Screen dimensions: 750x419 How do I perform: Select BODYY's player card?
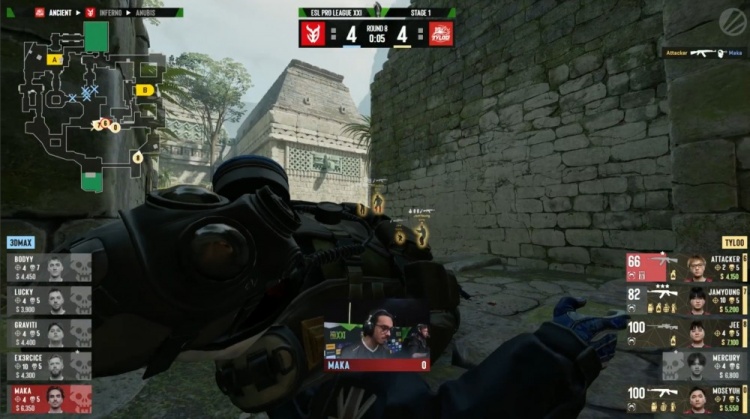point(46,268)
